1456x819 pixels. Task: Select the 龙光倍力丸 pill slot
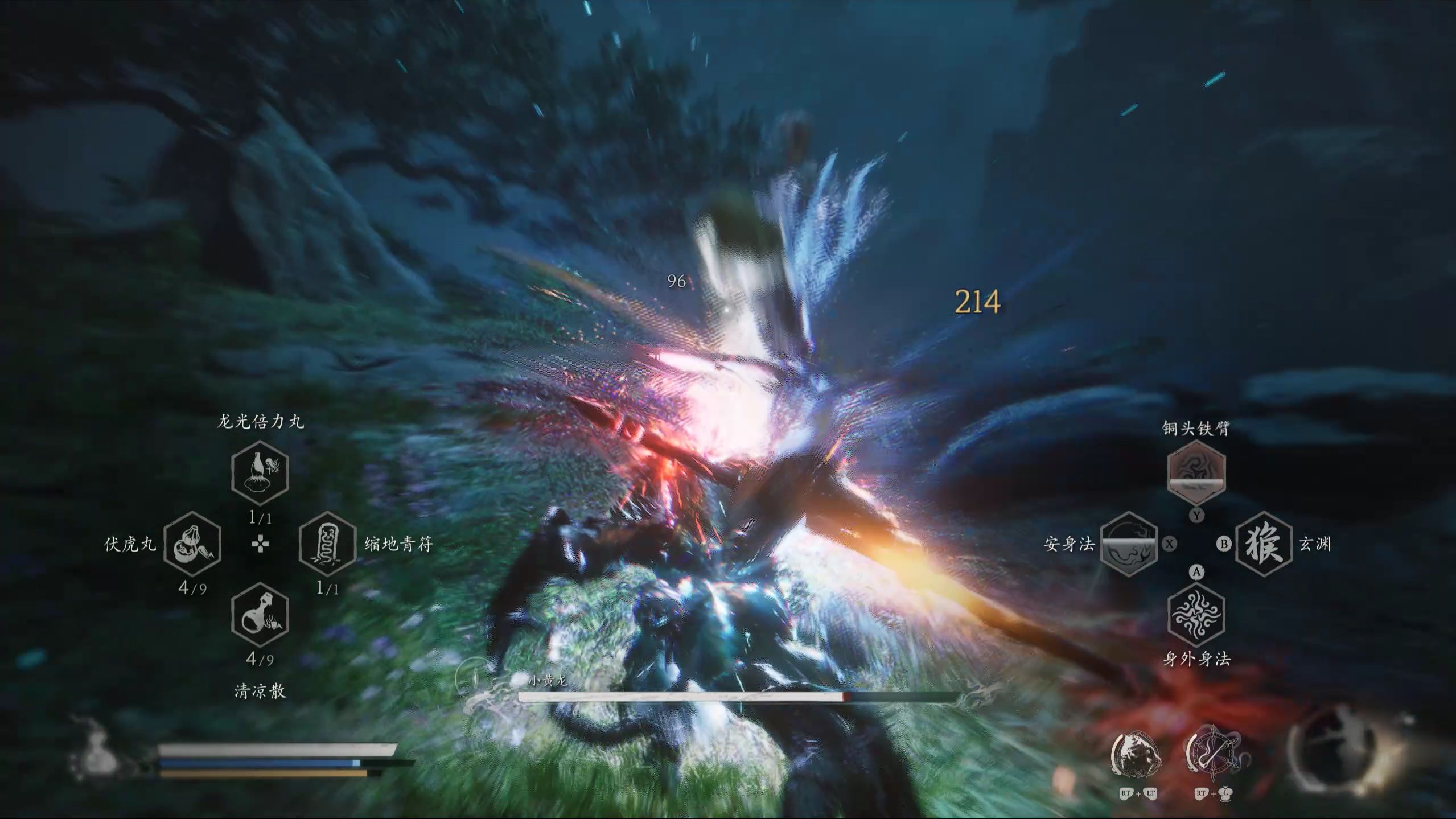[260, 472]
